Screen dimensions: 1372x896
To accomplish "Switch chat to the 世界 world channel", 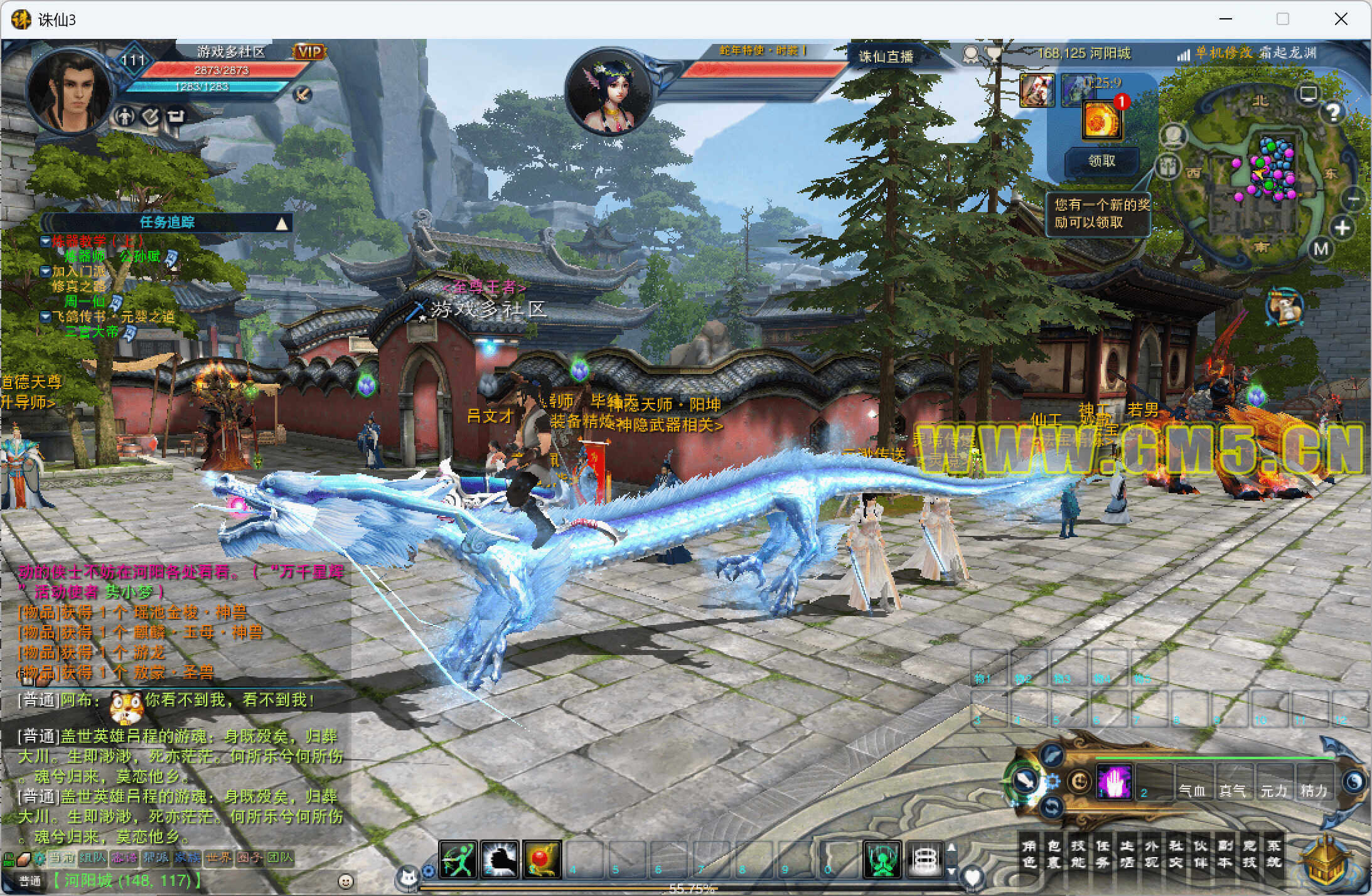I will [218, 858].
